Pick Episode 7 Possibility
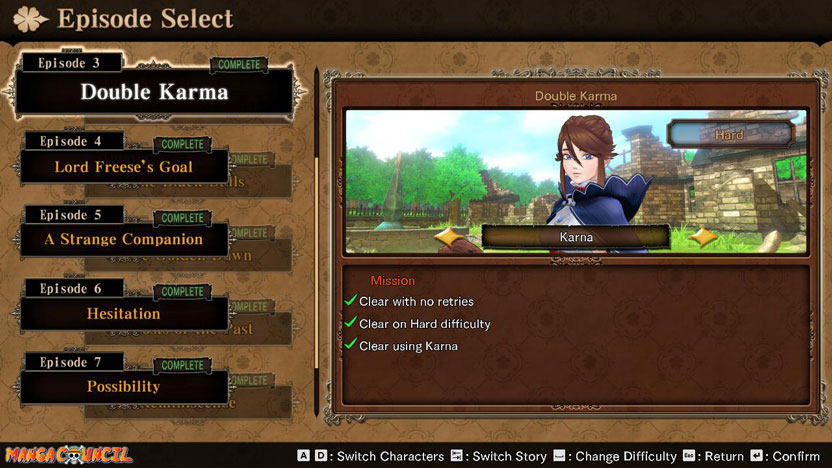Viewport: 832px width, 468px height. pos(124,386)
